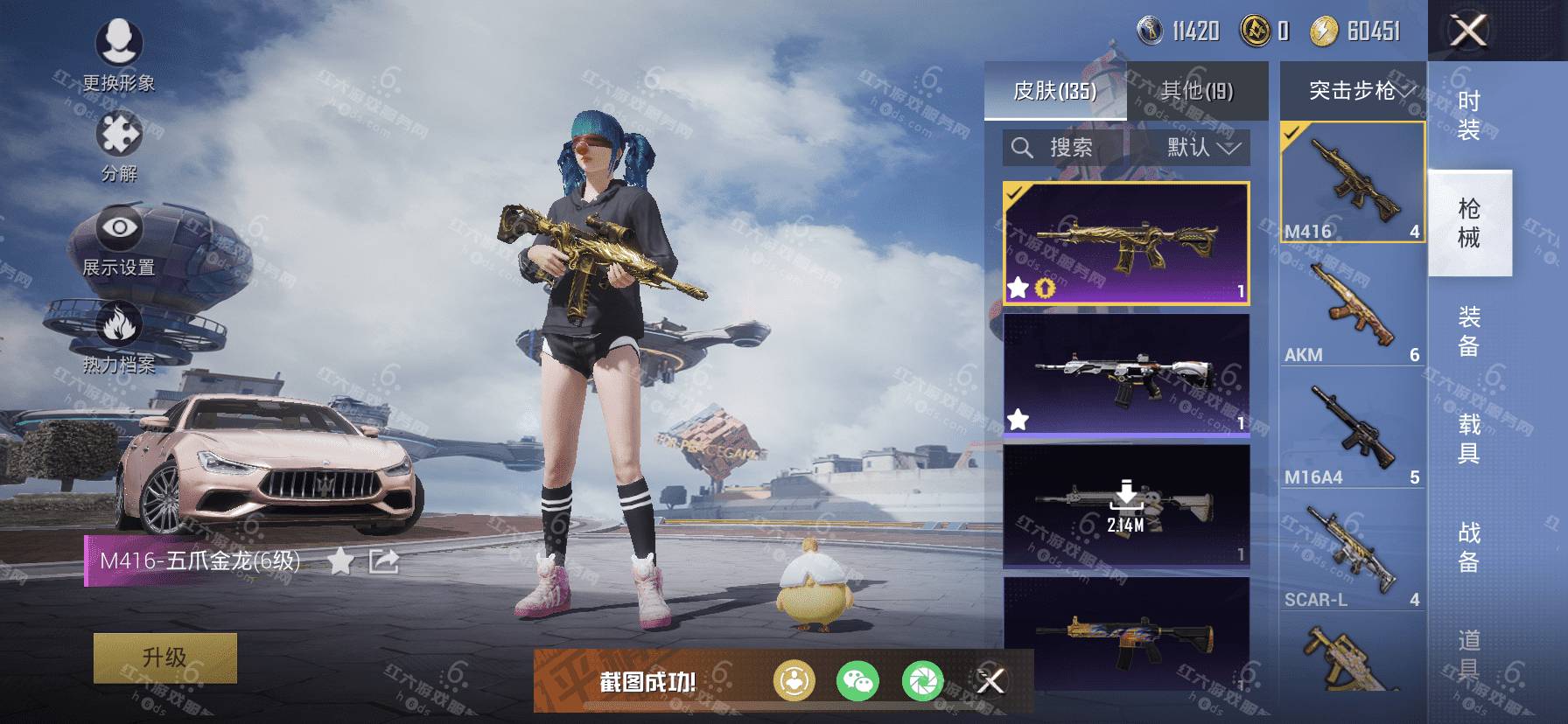Image resolution: width=1568 pixels, height=724 pixels.
Task: Switch to the 载具 vehicles category
Action: click(x=1469, y=439)
